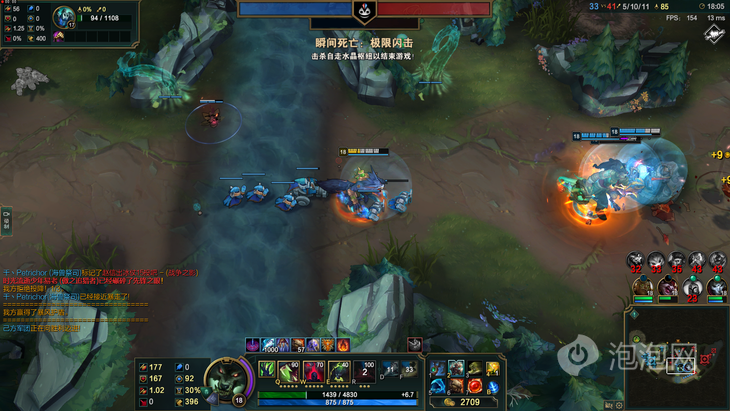Image resolution: width=730 pixels, height=411 pixels.
Task: Use the red orb item slot
Action: [474, 385]
